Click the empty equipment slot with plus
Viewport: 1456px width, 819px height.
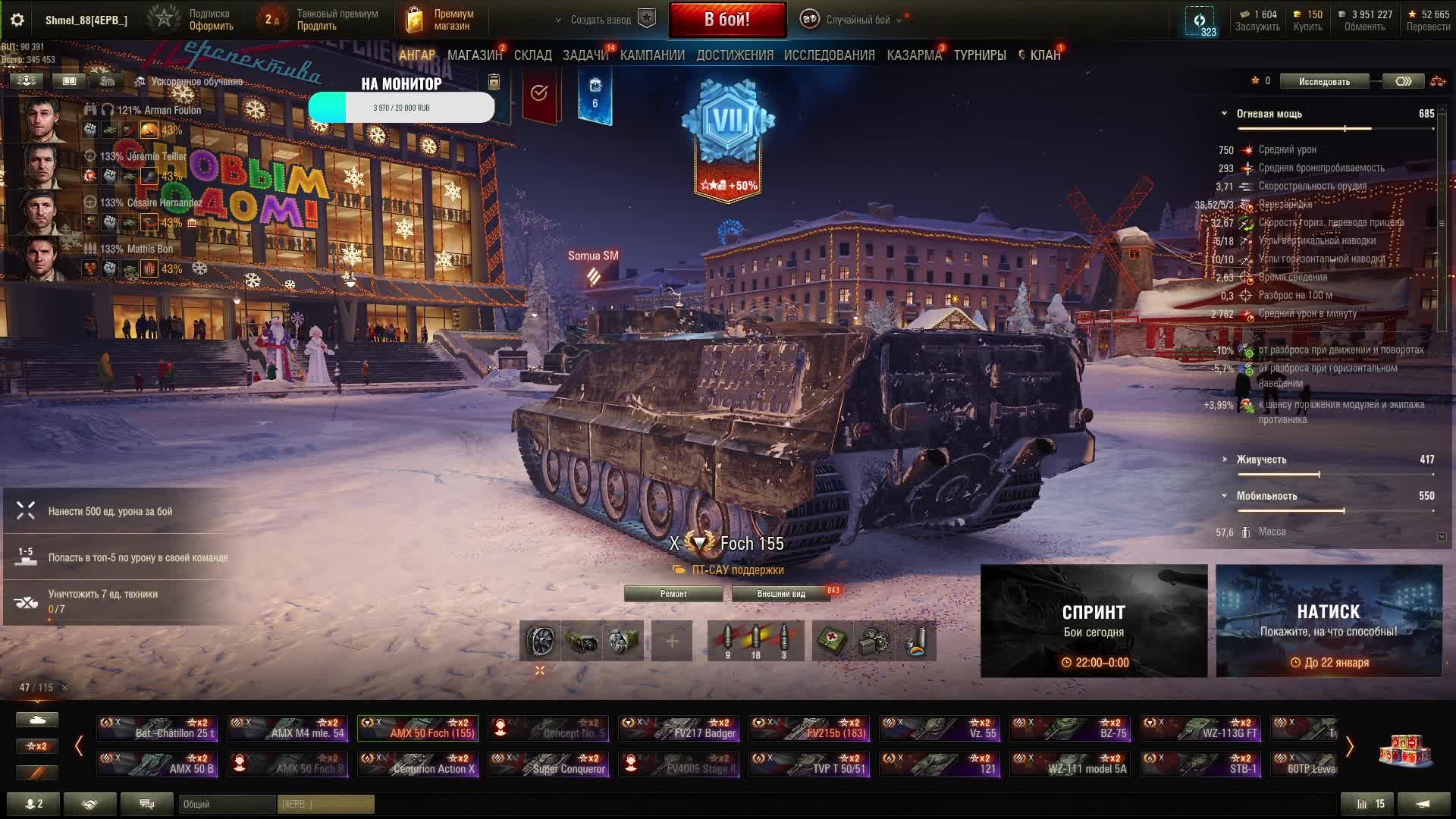pyautogui.click(x=672, y=642)
